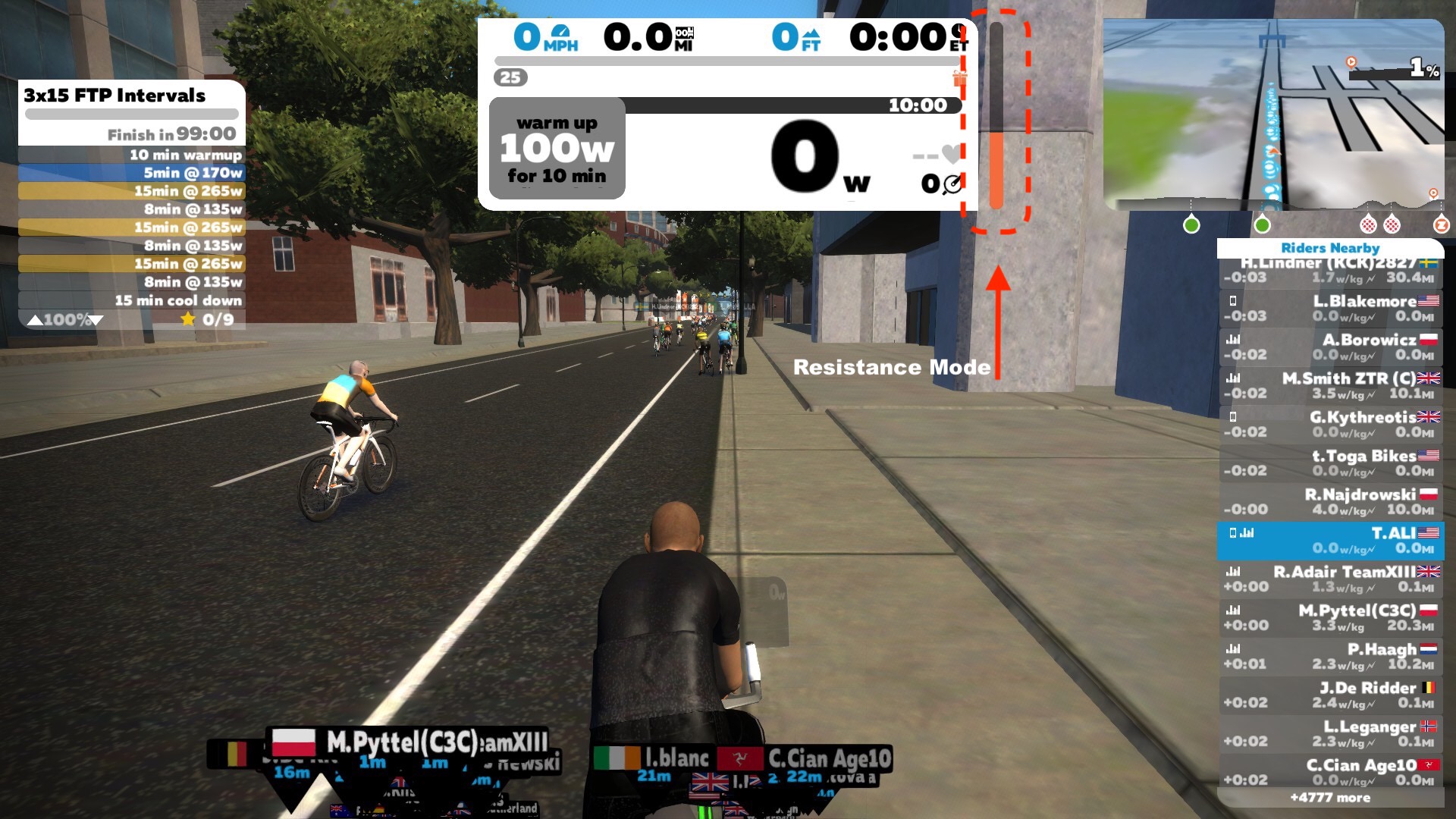
Task: Click the speedometer icon next to the MPH reading
Action: click(x=561, y=33)
